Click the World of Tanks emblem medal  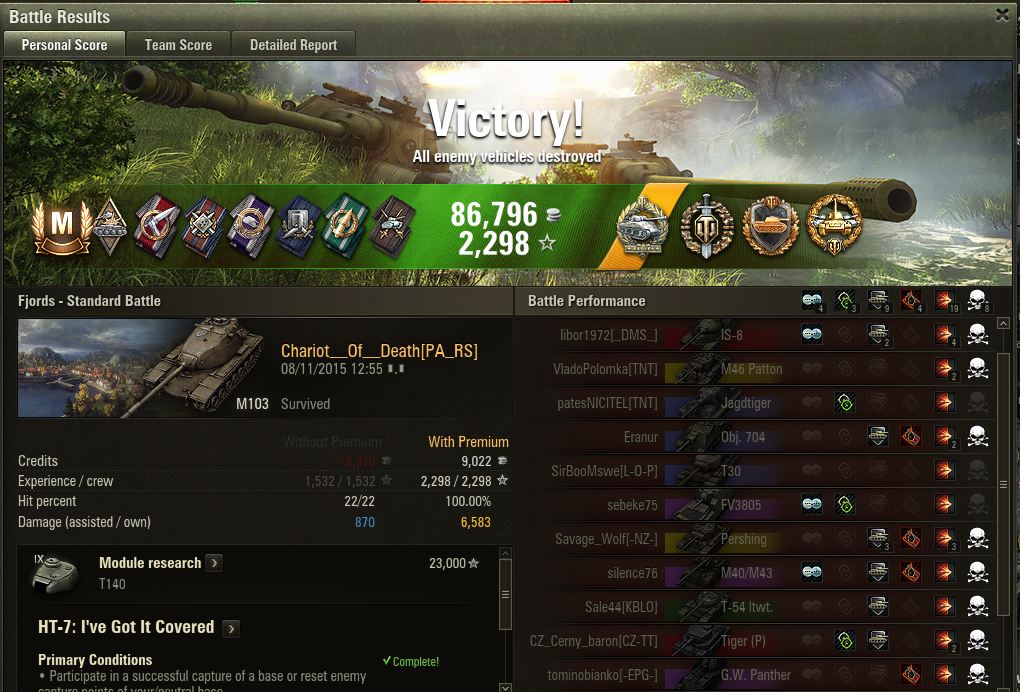[708, 223]
